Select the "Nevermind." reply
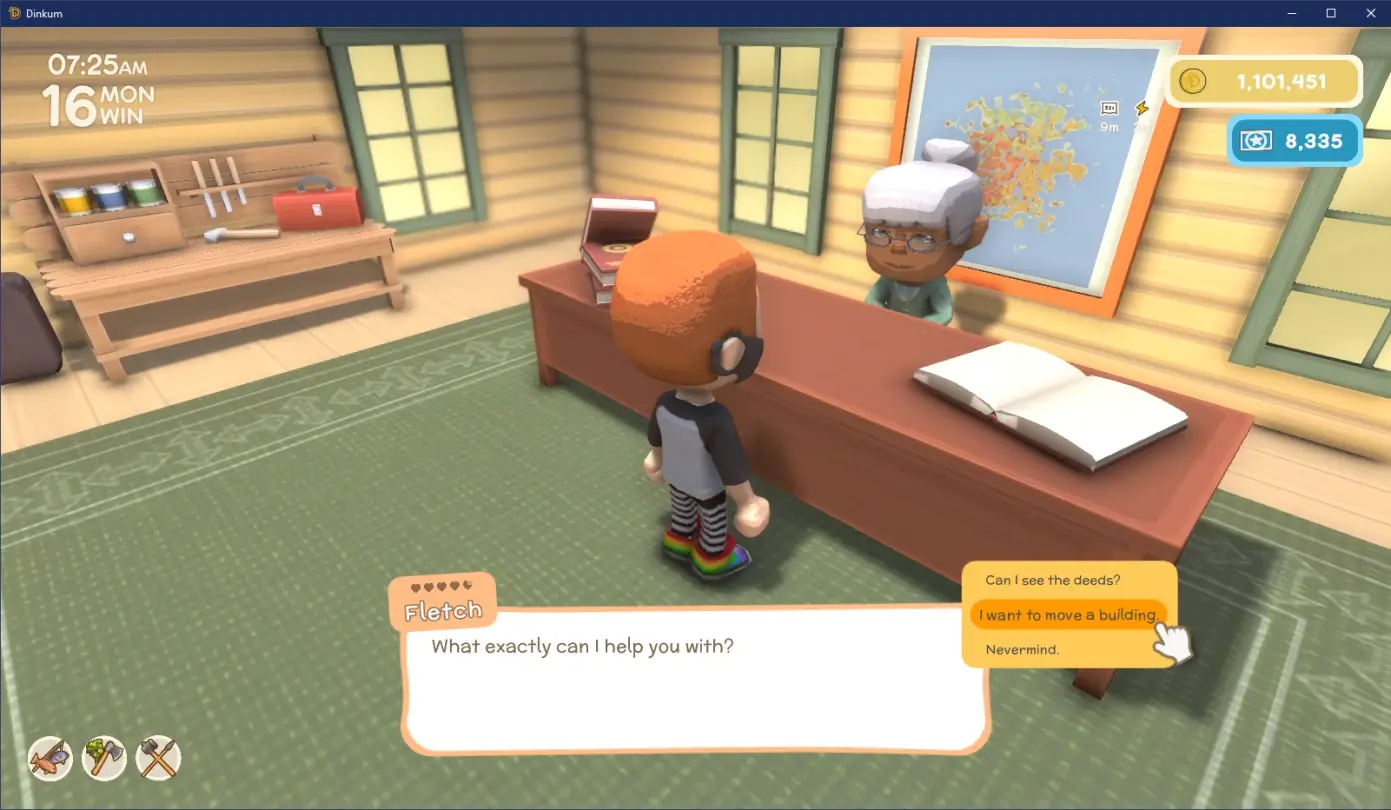 tap(1022, 649)
